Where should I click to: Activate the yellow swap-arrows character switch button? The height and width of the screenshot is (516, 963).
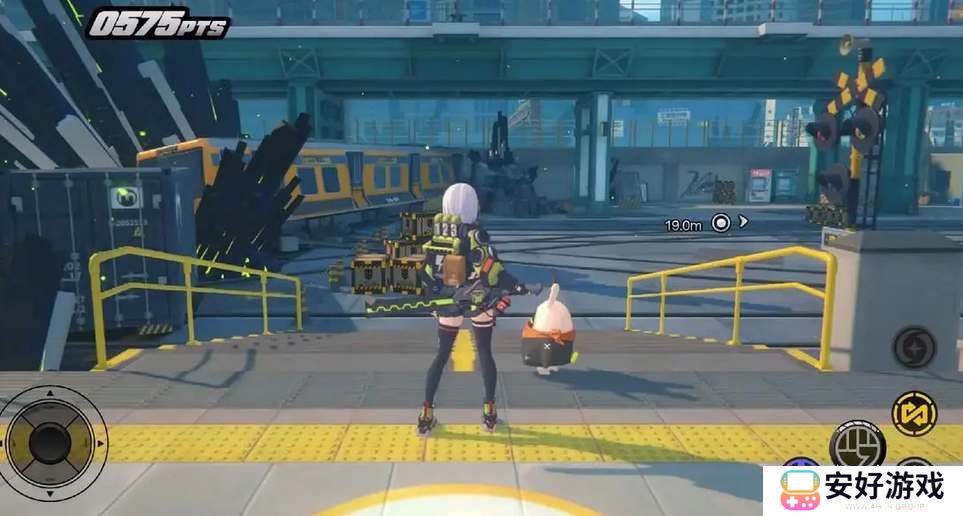914,413
